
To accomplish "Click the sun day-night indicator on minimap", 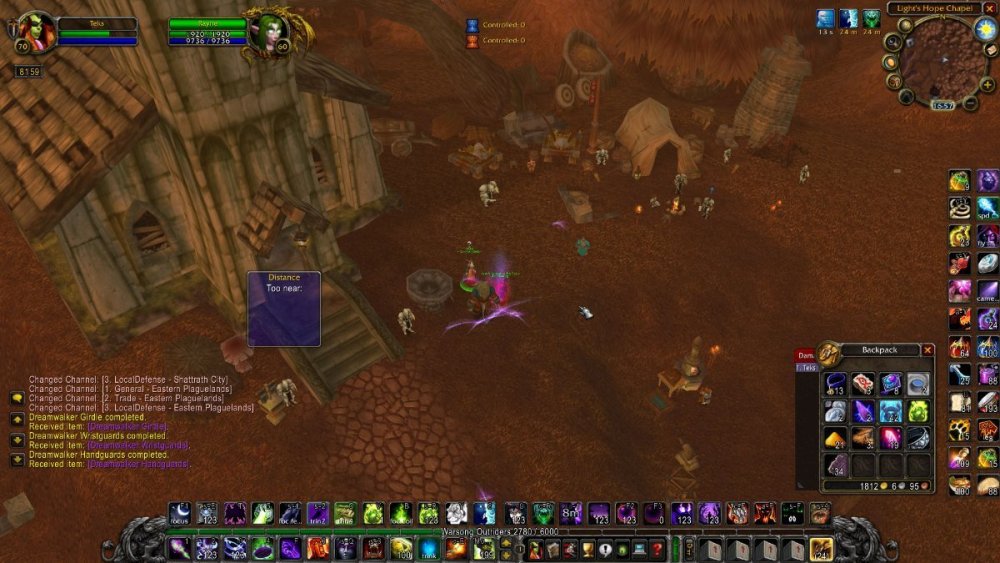I will click(x=984, y=29).
